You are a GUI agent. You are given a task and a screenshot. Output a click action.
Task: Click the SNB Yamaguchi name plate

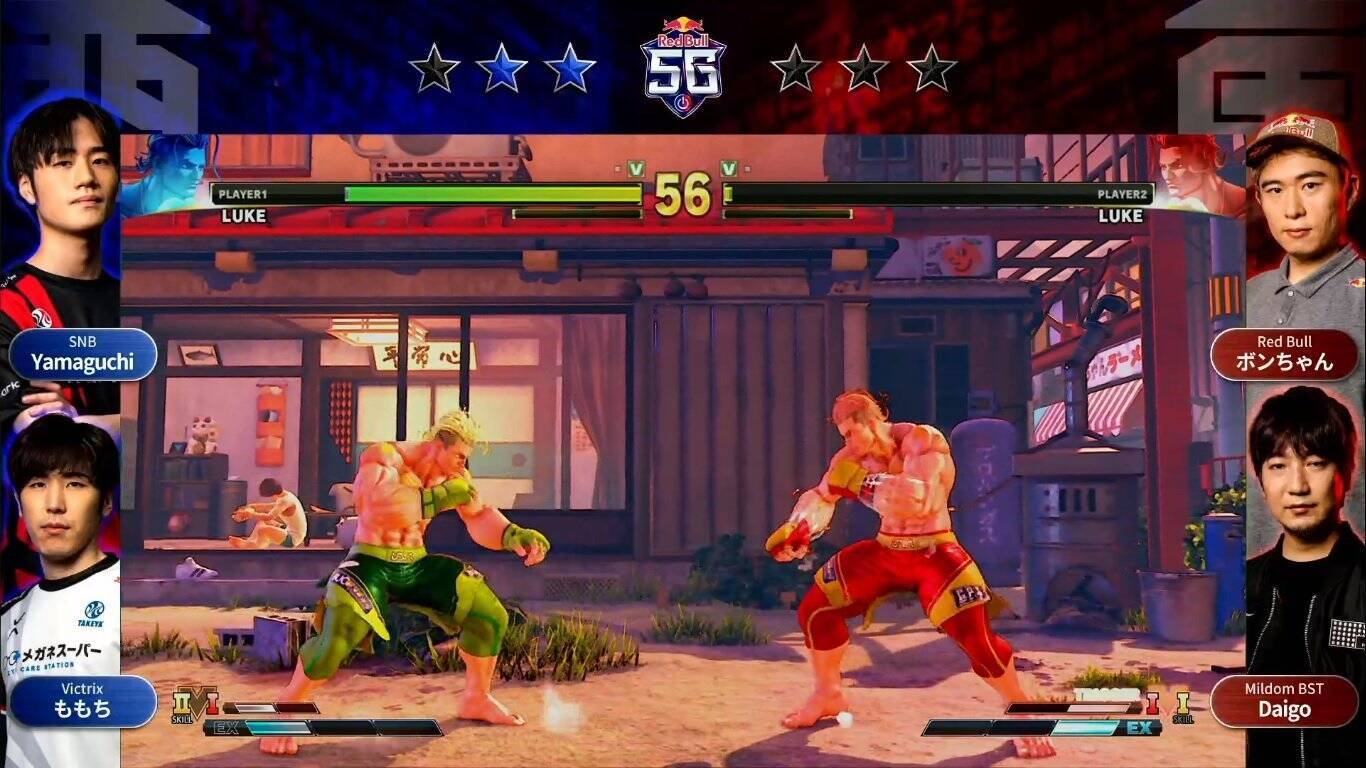(x=83, y=354)
